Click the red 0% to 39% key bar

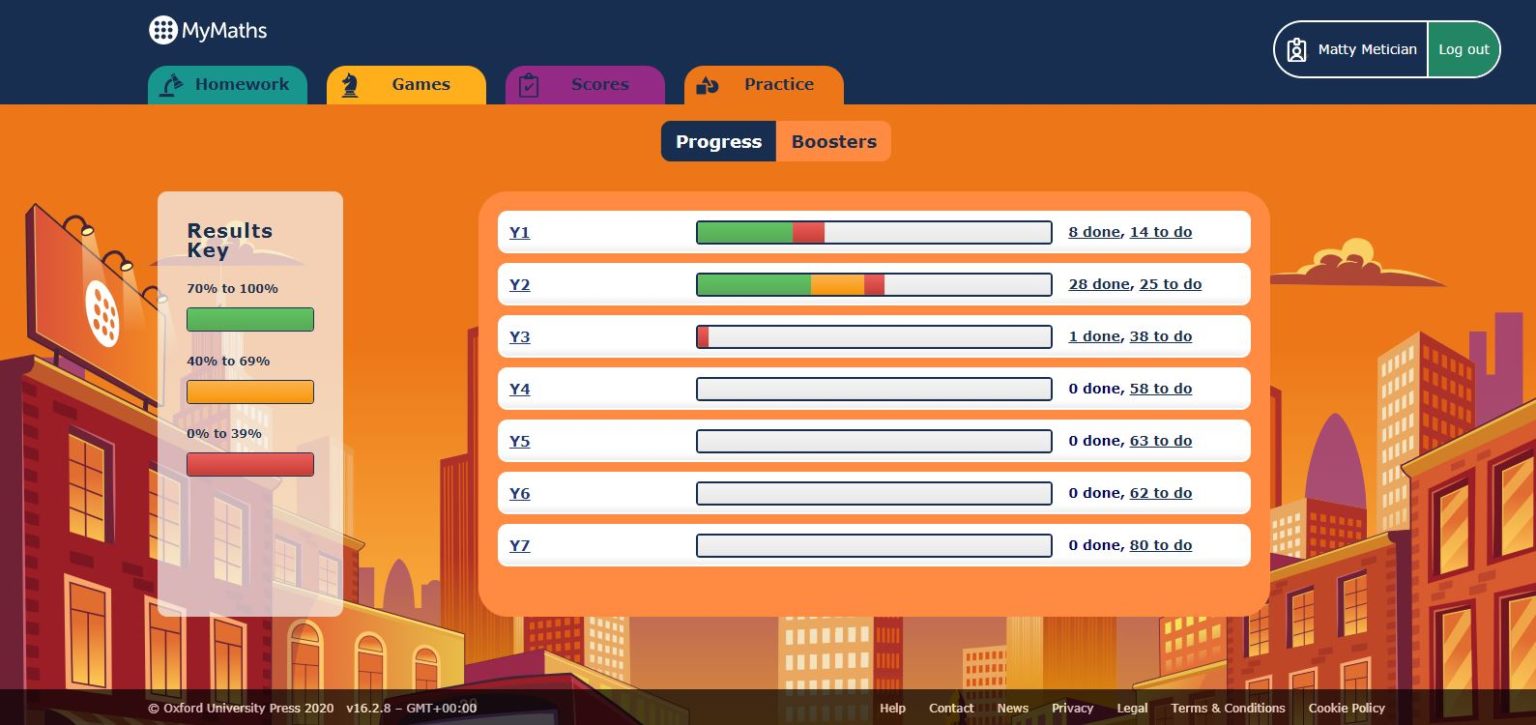pyautogui.click(x=250, y=464)
